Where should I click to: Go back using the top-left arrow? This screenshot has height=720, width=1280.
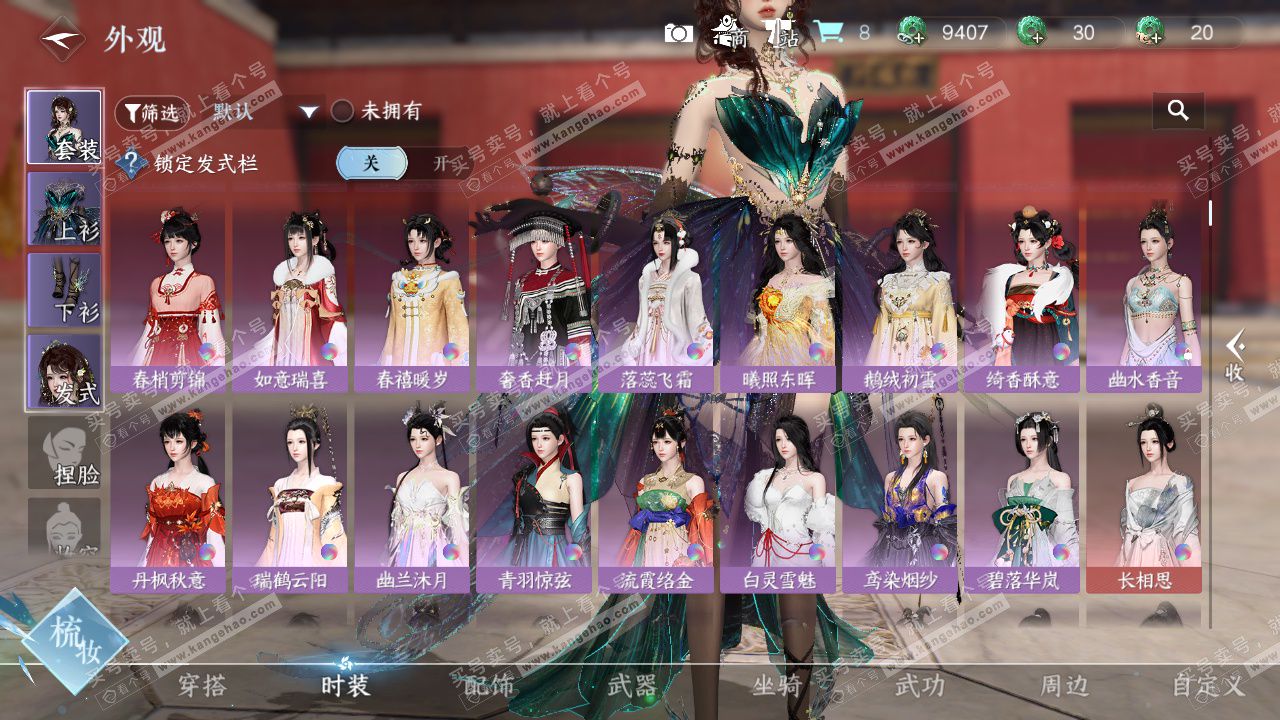(62, 39)
